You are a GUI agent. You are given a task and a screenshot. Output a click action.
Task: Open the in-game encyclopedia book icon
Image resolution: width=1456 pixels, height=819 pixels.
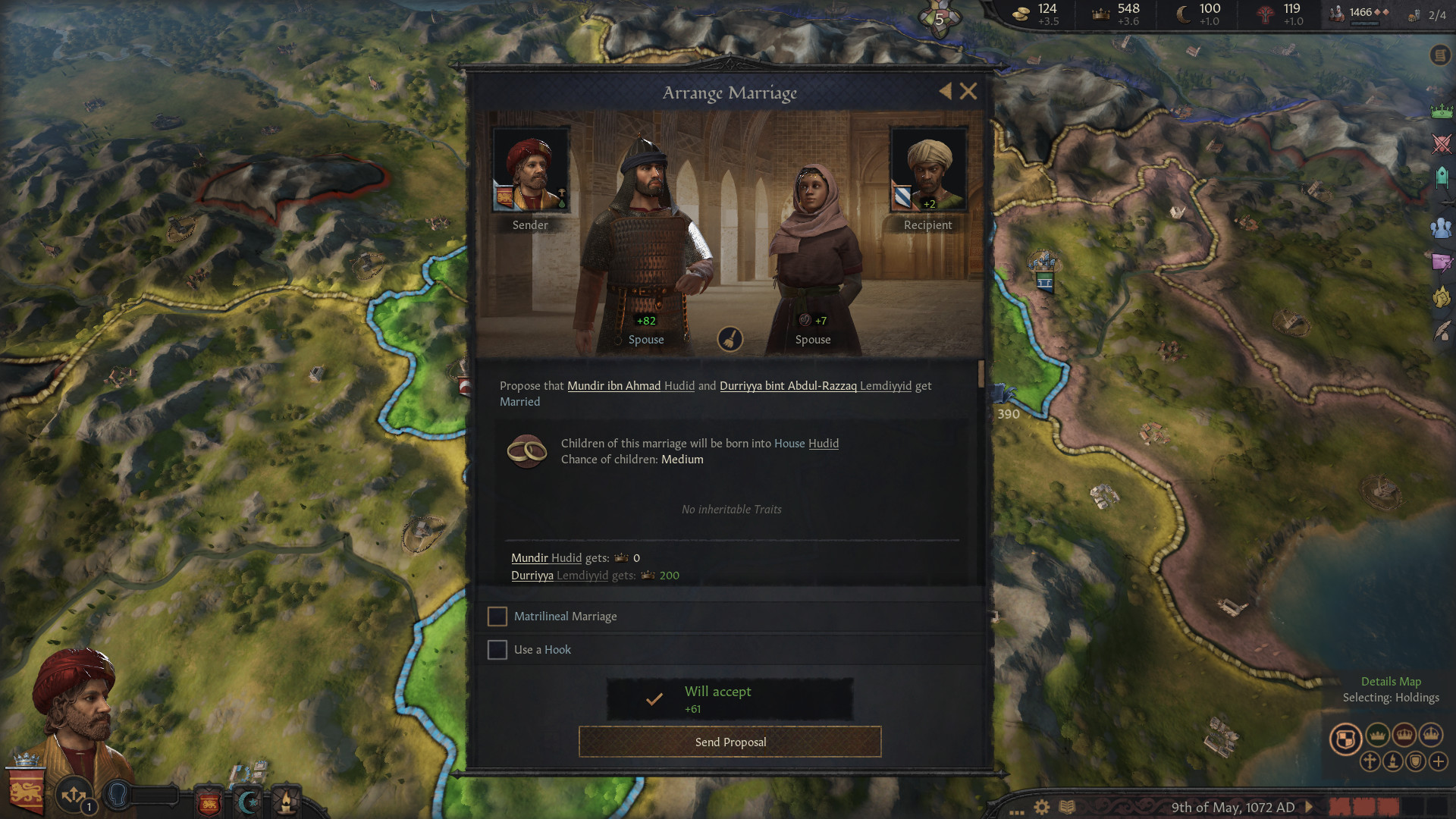[x=1067, y=805]
